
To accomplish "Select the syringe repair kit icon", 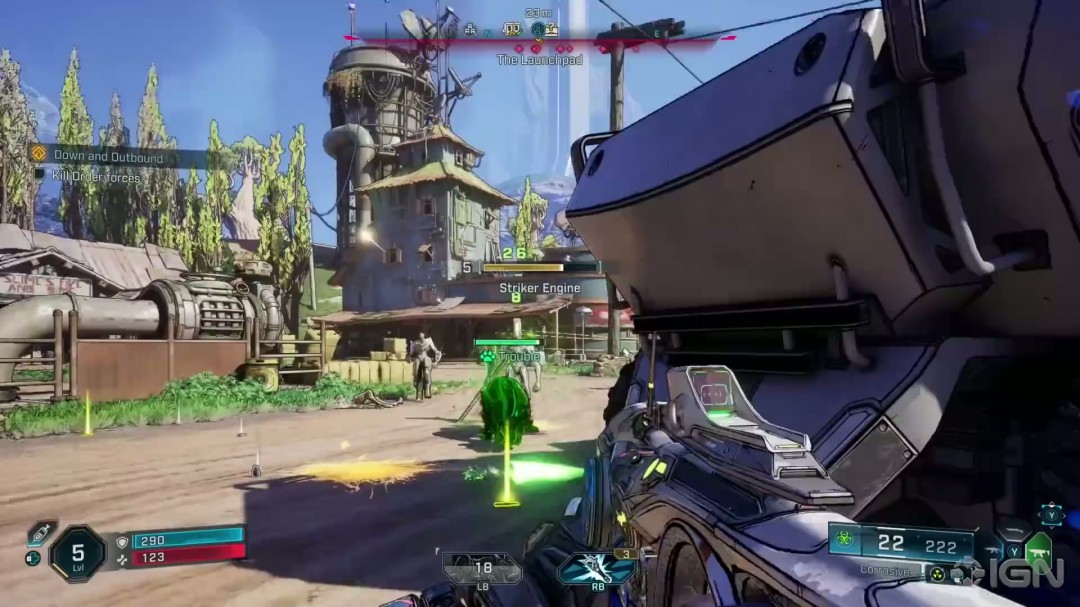I will point(42,531).
